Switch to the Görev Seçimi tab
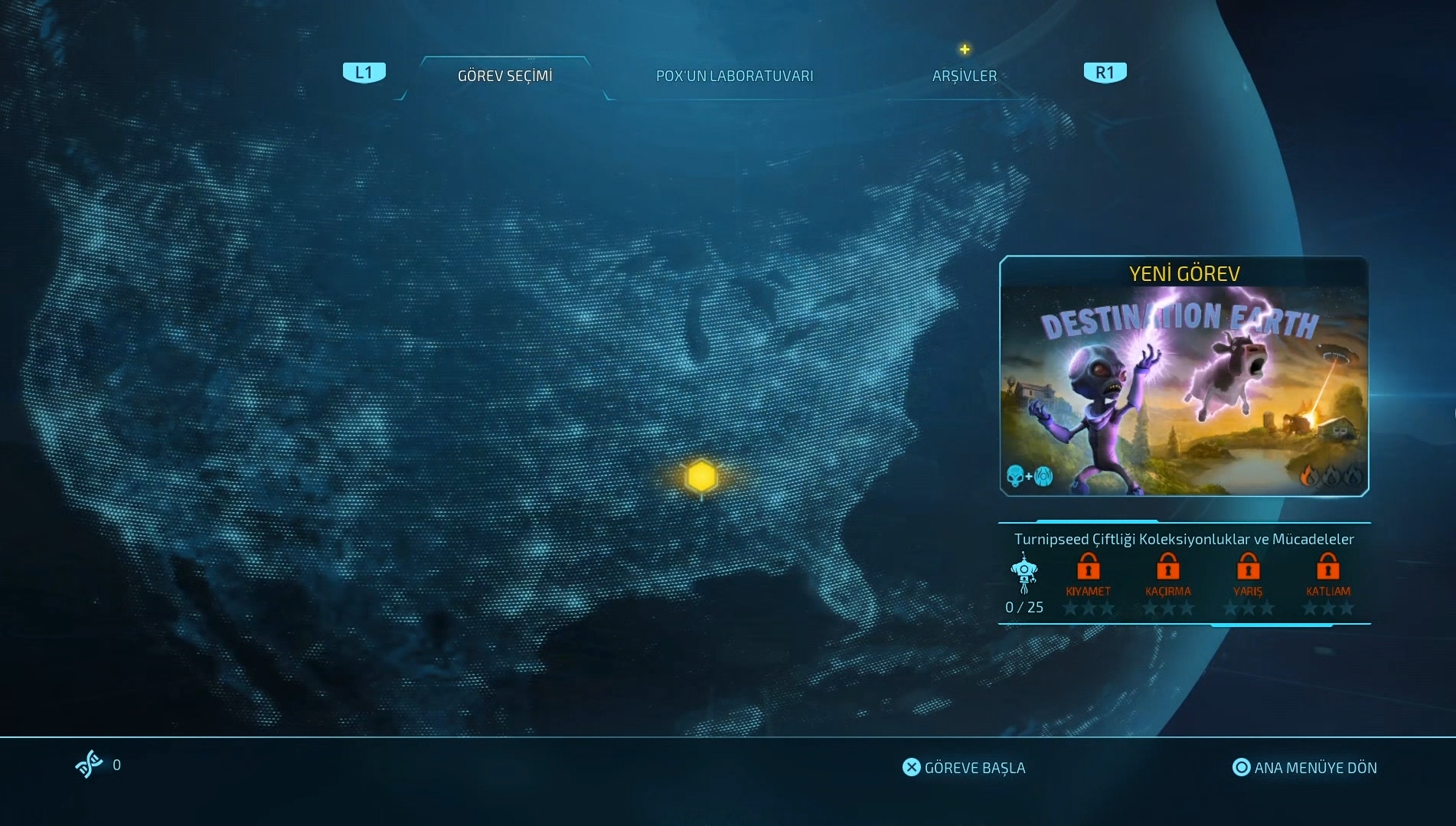The image size is (1456, 826). click(504, 76)
